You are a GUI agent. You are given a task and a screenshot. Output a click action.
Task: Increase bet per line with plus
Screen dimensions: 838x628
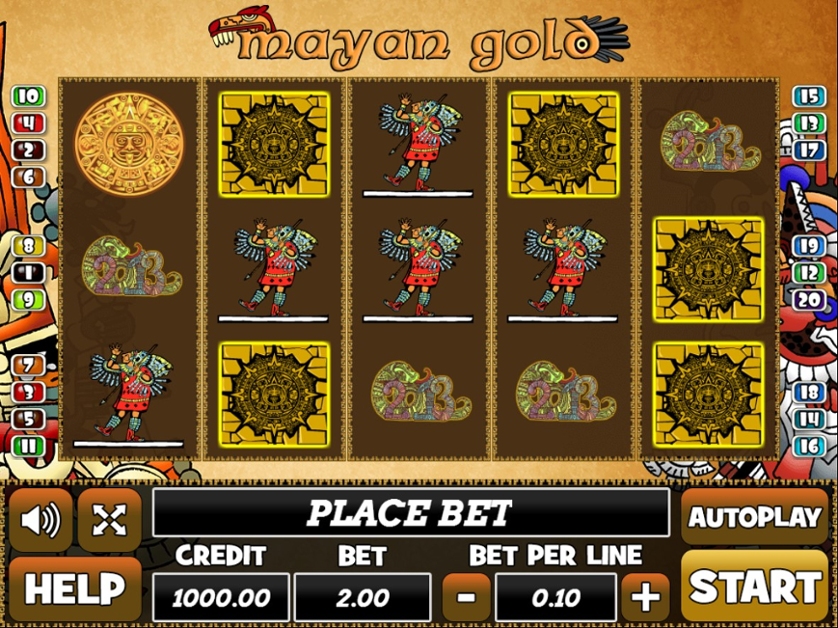(x=645, y=598)
